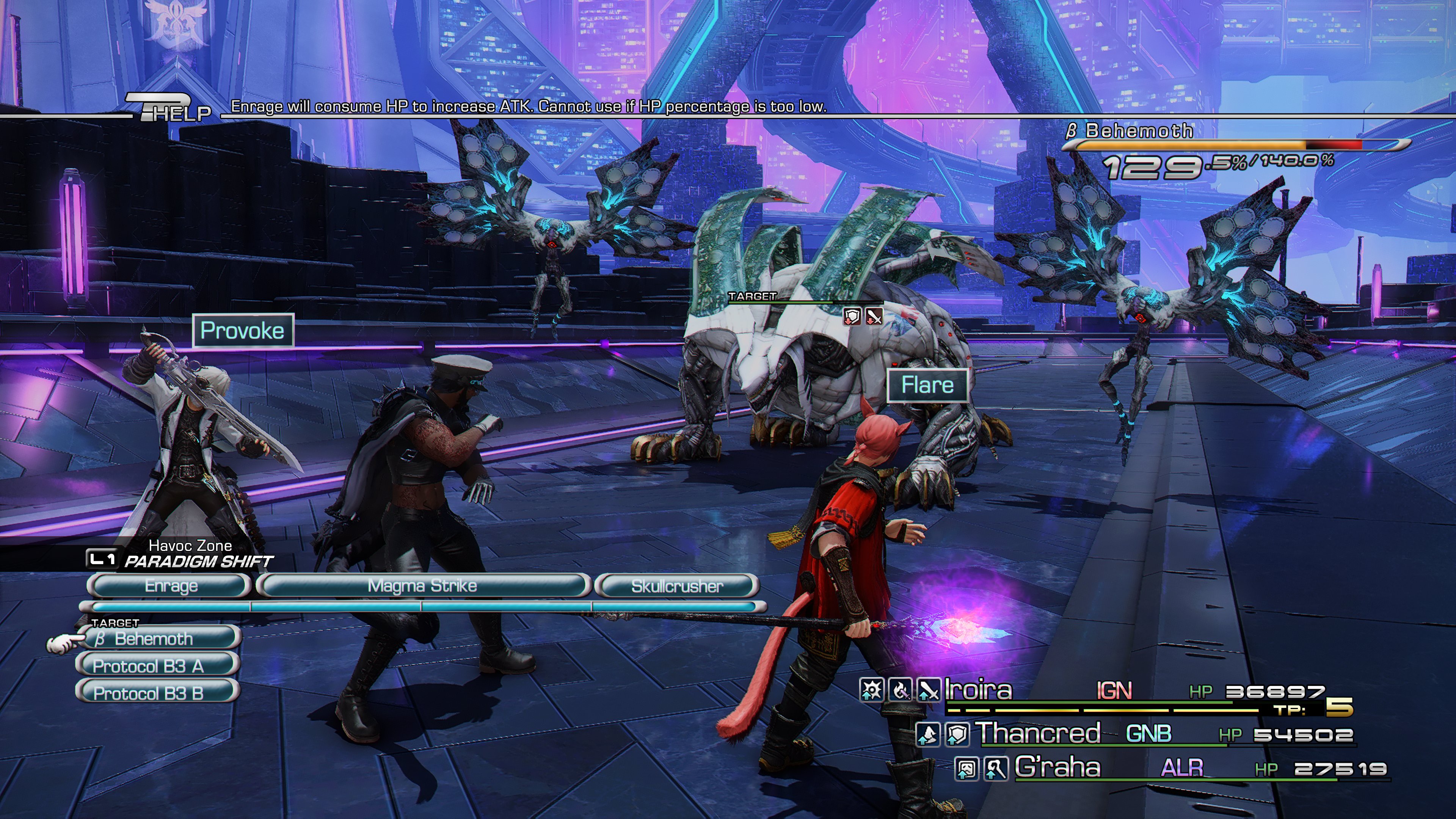The image size is (1456, 819).
Task: Select Thancred's party status row
Action: (x=1136, y=734)
